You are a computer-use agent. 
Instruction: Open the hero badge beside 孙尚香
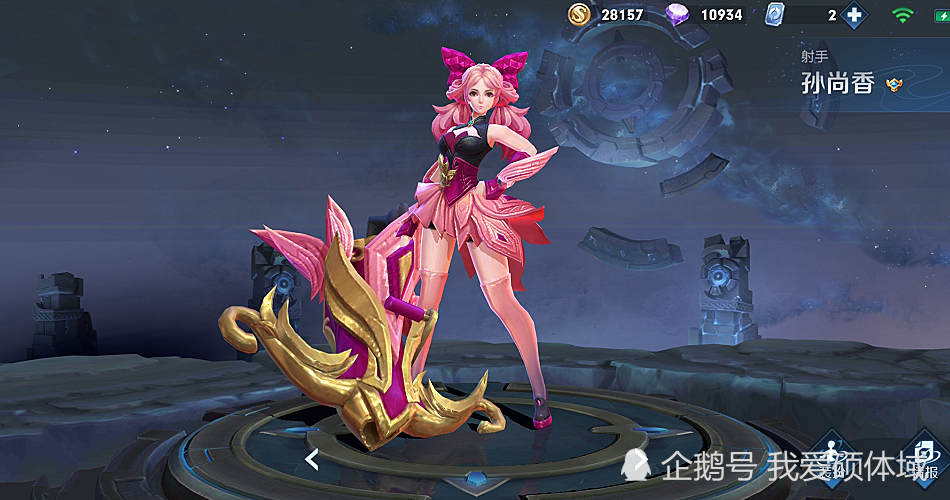tap(894, 85)
